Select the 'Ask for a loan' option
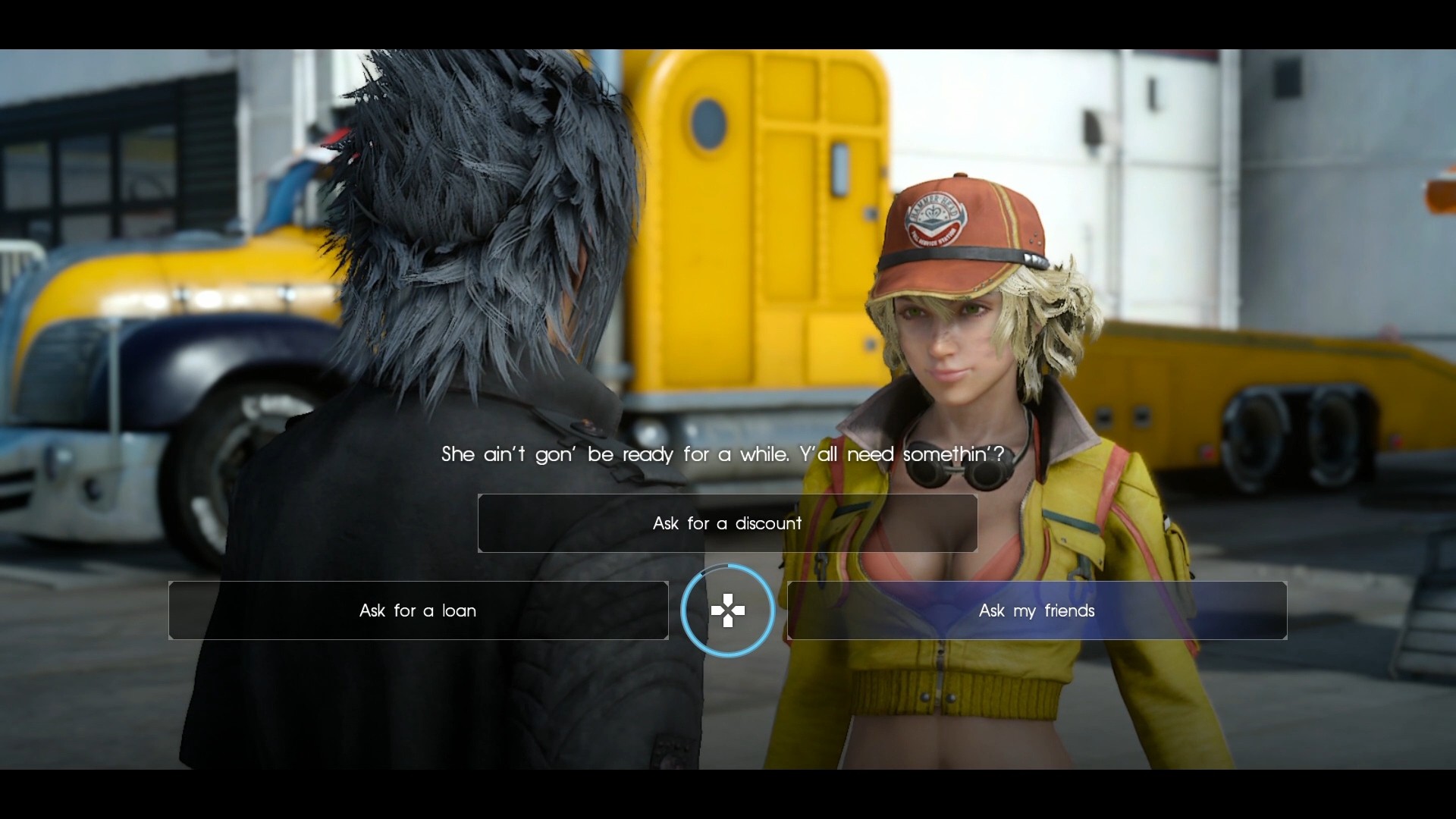1456x819 pixels. tap(417, 610)
